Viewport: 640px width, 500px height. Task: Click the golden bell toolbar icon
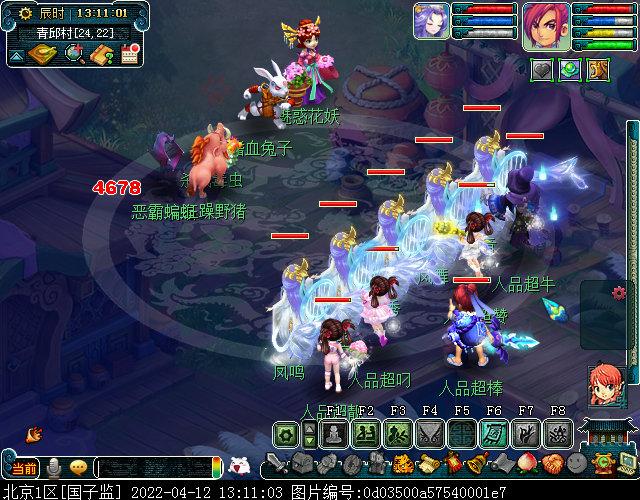point(478,464)
